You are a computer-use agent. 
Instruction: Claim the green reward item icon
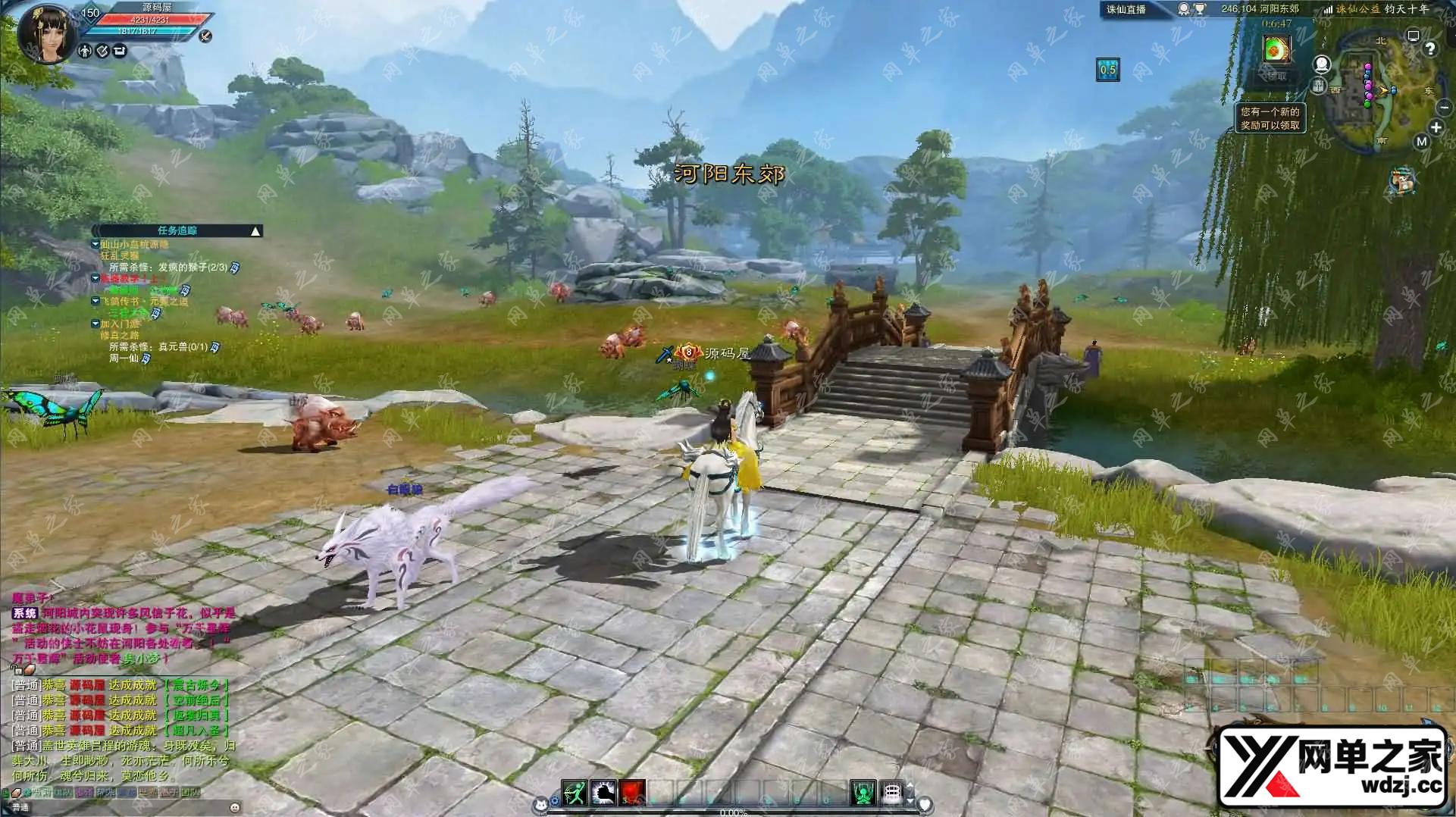point(1276,50)
